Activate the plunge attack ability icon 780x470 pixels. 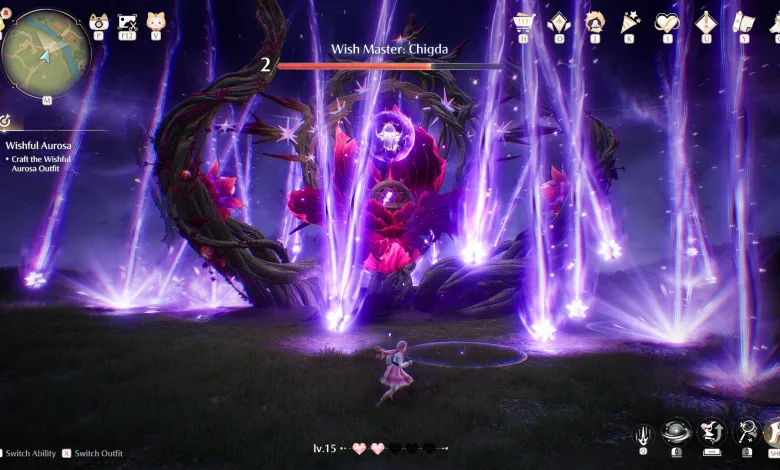coord(646,433)
